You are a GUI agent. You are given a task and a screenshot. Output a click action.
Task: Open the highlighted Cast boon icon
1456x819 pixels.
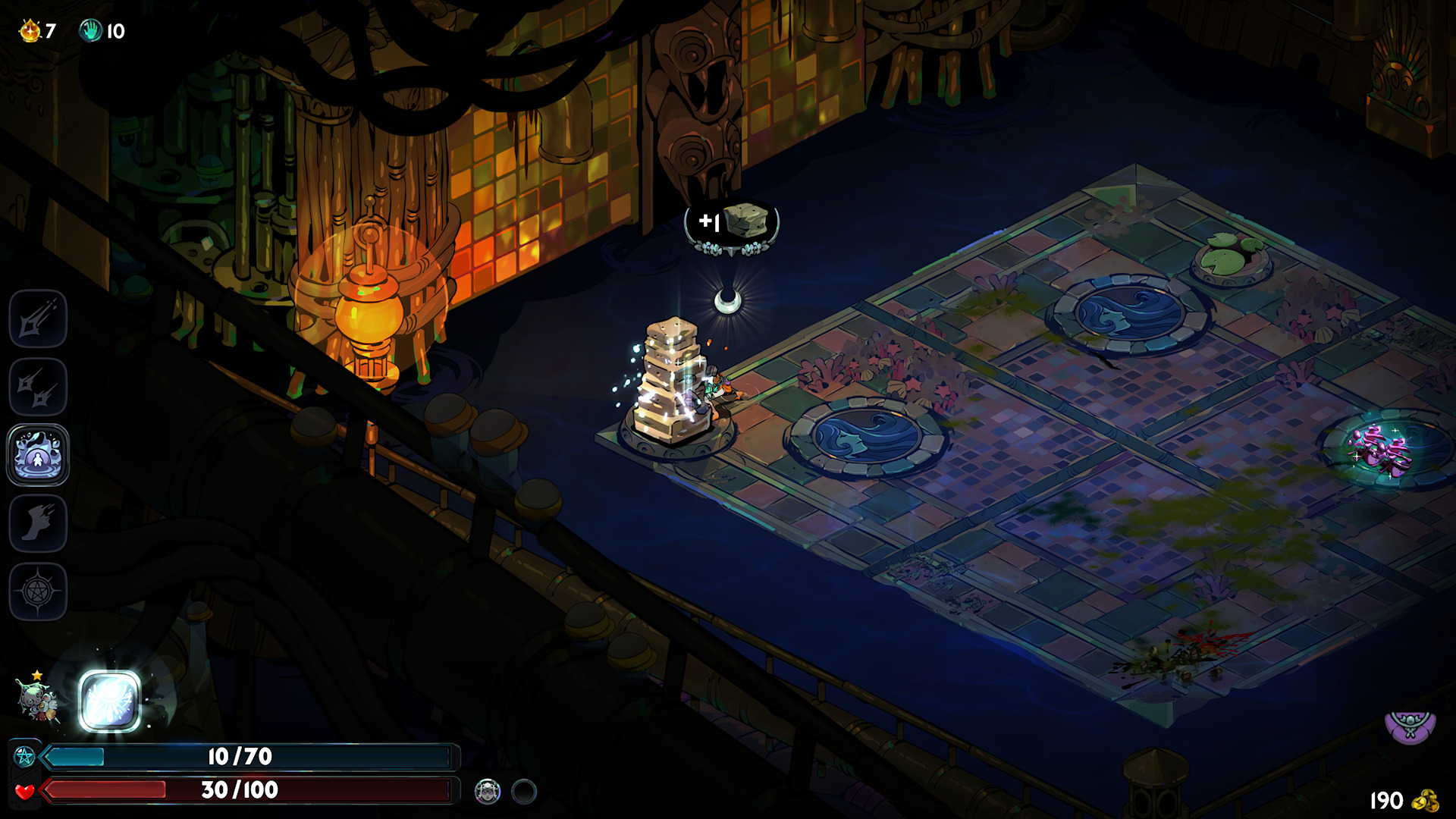tap(38, 455)
